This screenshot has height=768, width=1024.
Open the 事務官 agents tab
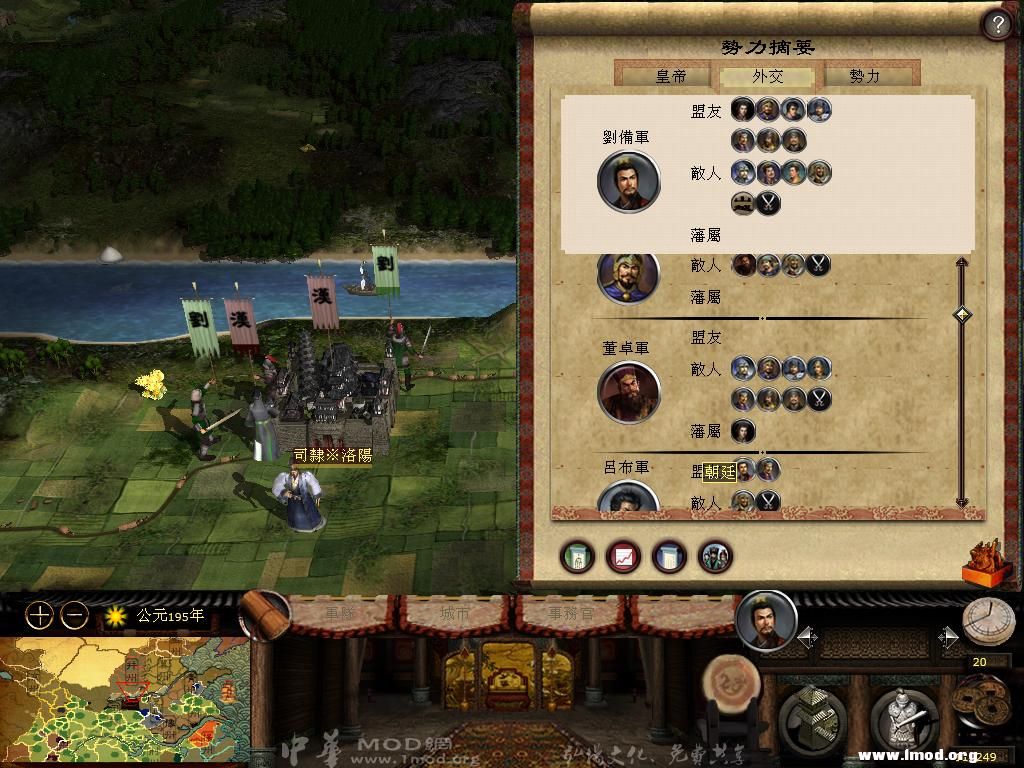pos(571,613)
